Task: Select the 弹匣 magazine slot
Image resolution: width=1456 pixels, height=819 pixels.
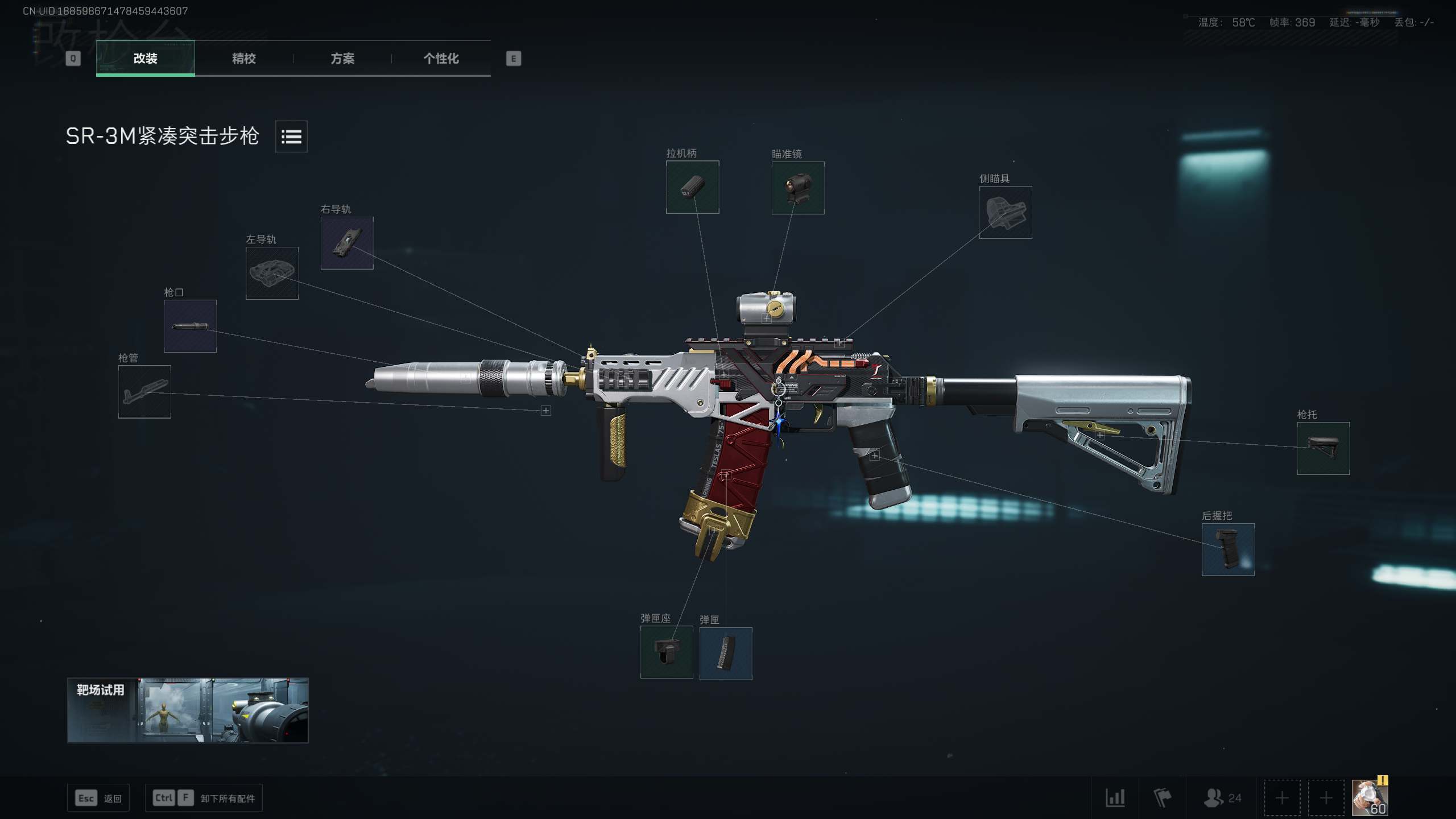Action: tap(726, 653)
